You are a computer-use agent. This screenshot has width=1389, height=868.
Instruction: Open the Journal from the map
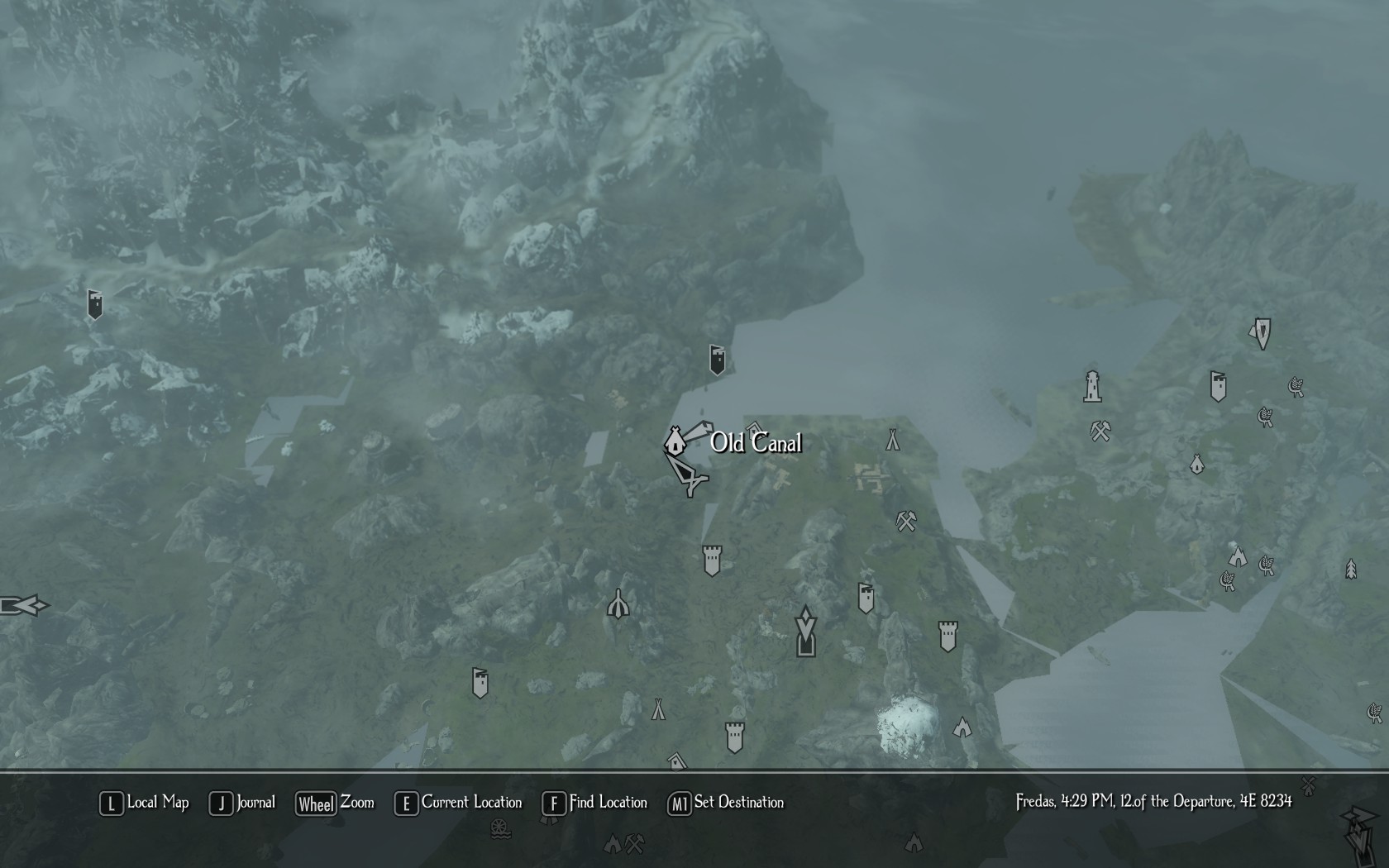[242, 803]
